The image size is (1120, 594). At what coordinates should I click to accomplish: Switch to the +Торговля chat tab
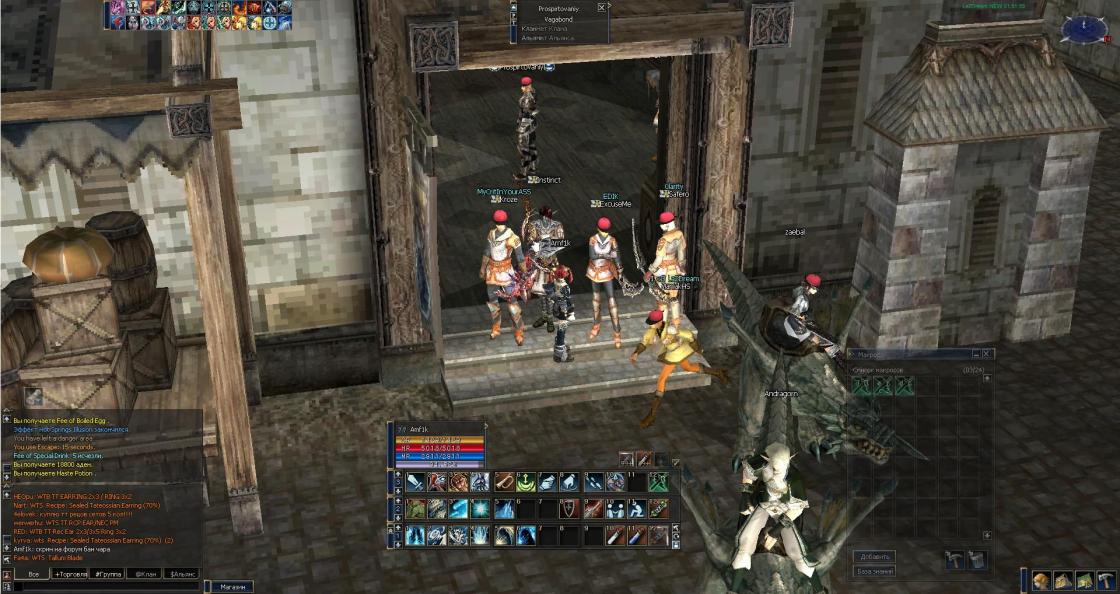pos(72,575)
